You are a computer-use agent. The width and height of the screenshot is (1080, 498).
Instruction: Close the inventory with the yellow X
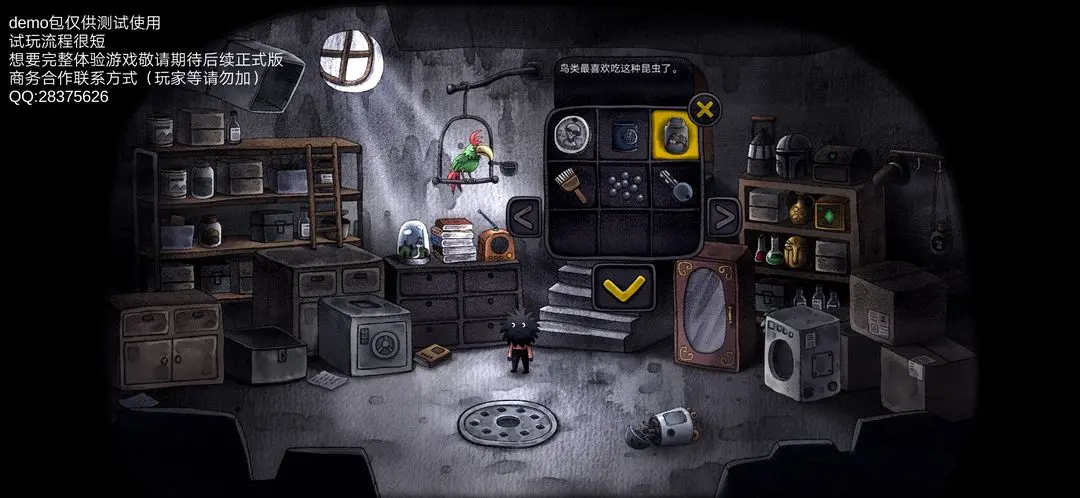tap(705, 109)
